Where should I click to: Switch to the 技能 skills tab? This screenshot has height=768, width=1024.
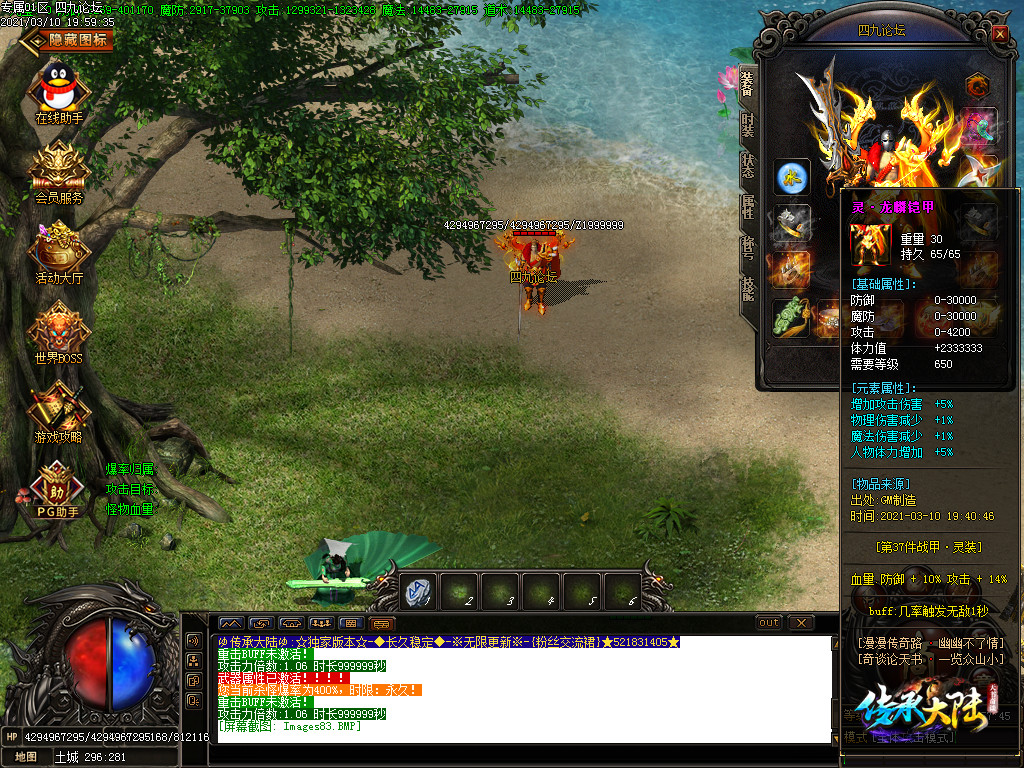(x=747, y=291)
